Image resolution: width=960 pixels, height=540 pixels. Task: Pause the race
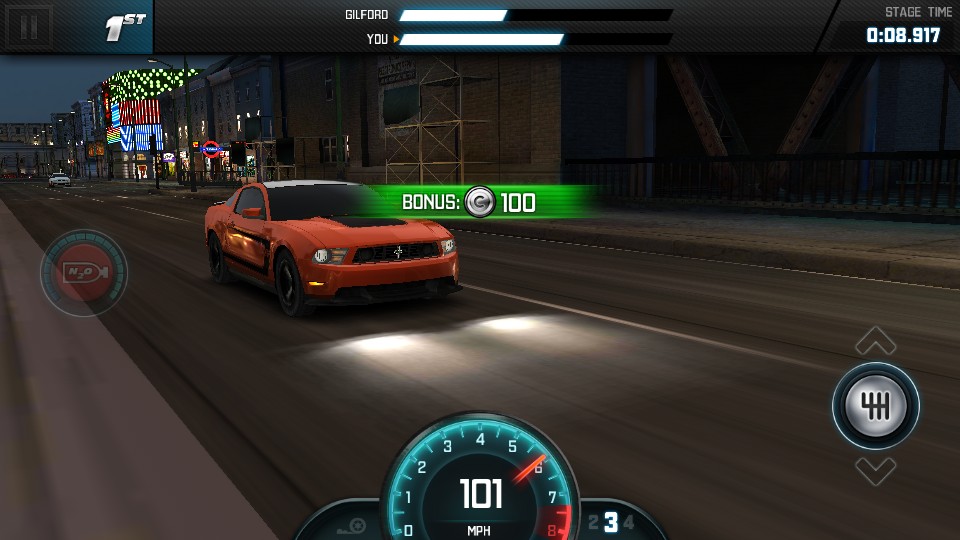(x=29, y=26)
